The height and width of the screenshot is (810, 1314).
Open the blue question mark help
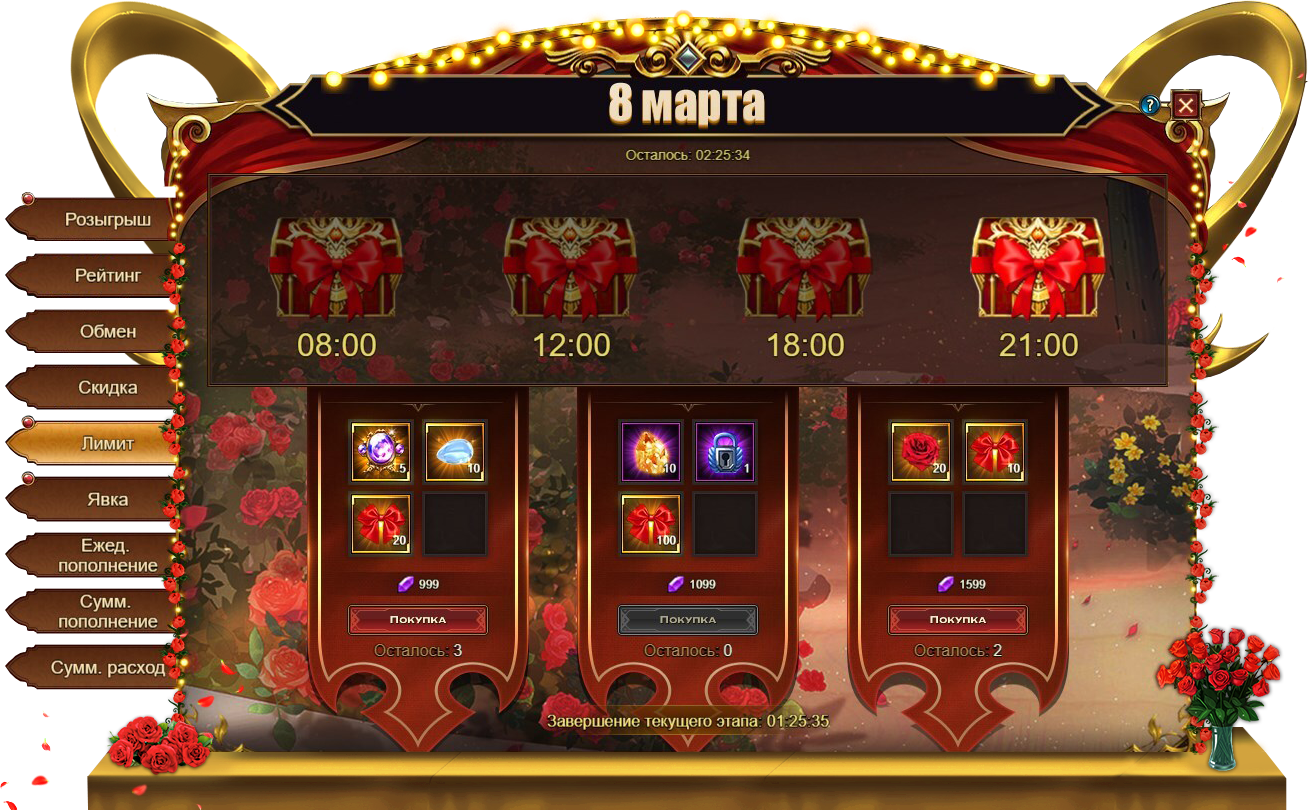(x=1151, y=105)
